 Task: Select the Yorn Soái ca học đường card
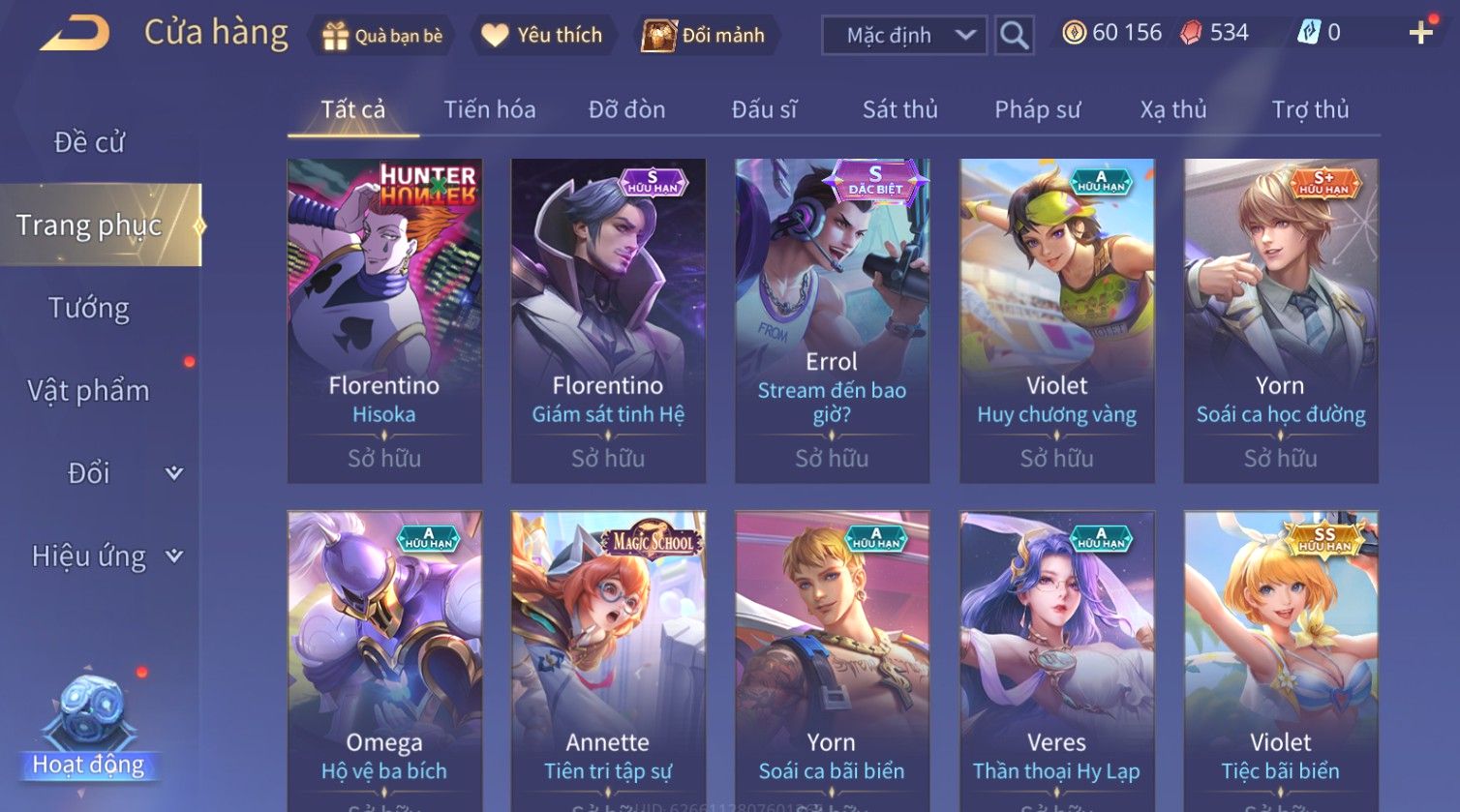tap(1280, 320)
